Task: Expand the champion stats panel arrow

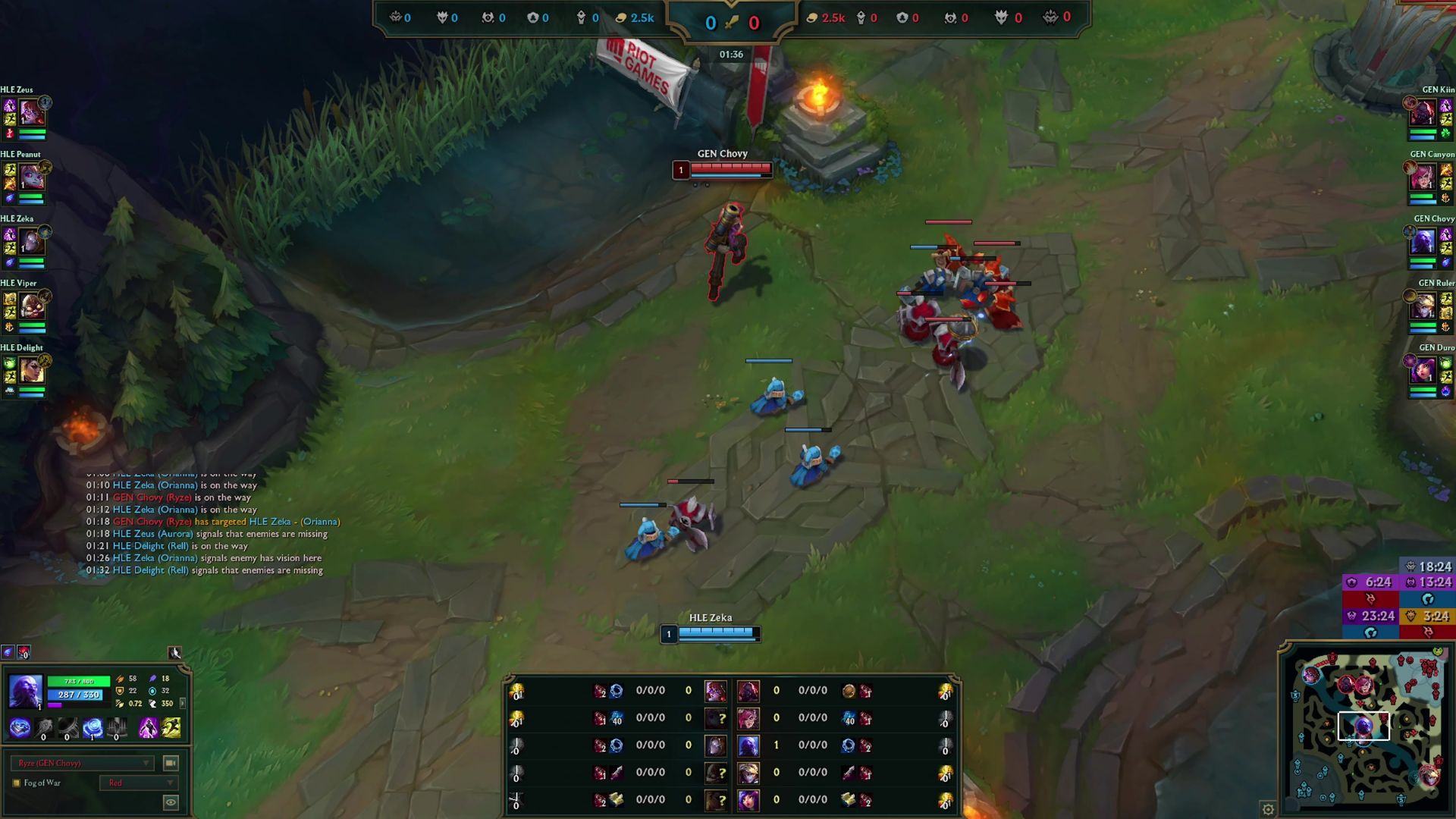Action: [182, 703]
